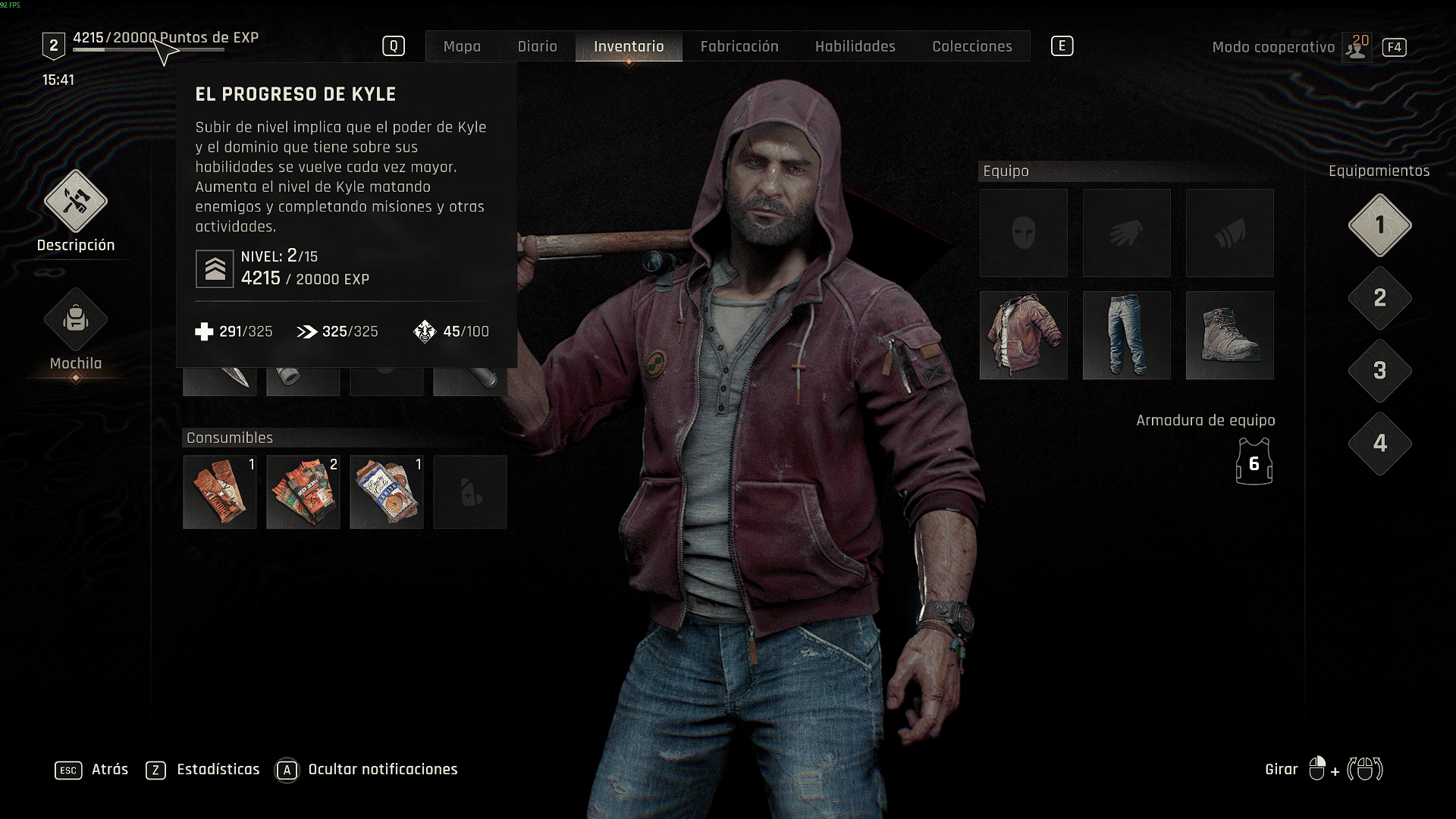Switch to loadout 2

(x=1379, y=298)
